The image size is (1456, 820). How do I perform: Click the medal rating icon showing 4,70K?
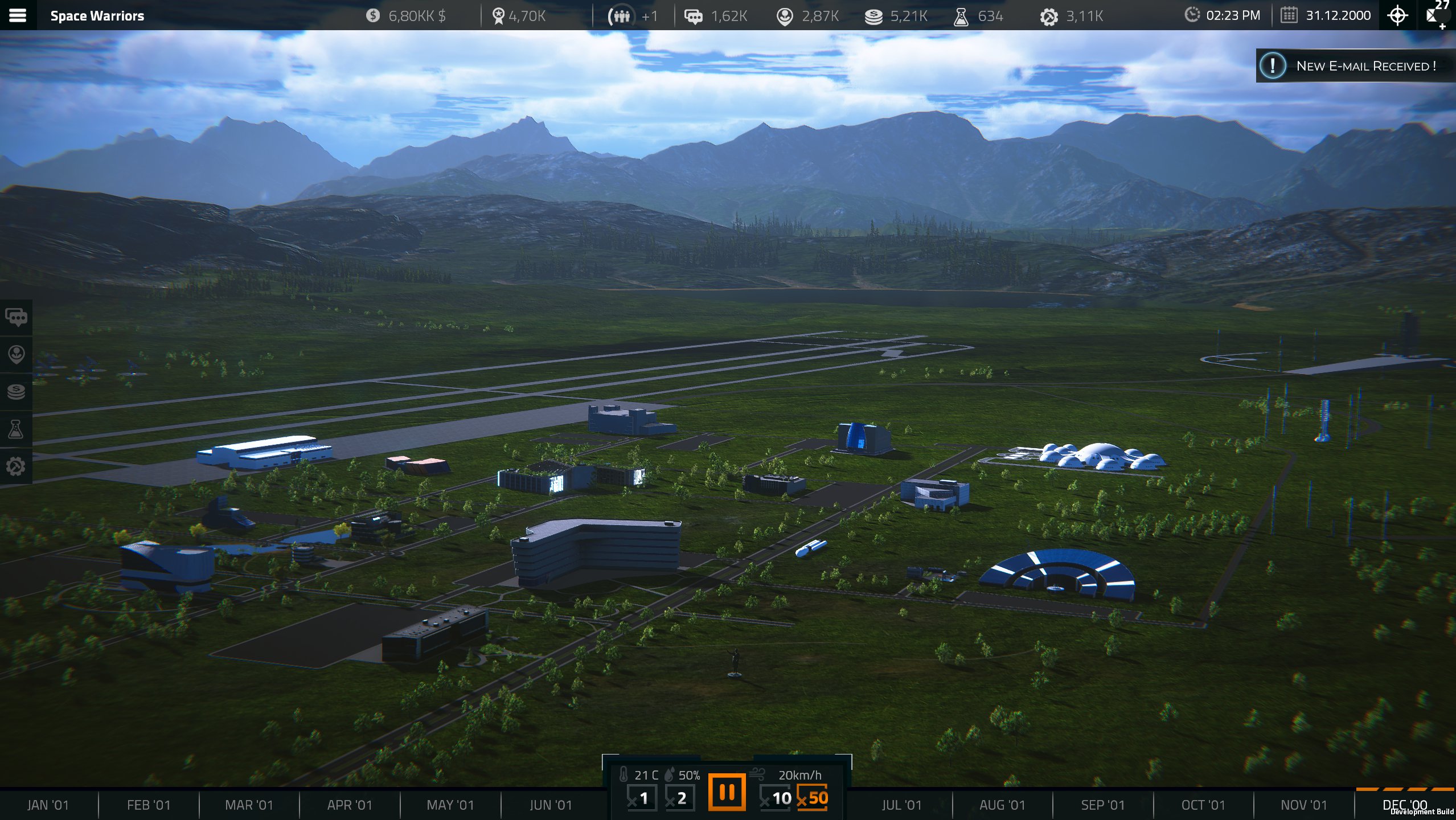500,15
